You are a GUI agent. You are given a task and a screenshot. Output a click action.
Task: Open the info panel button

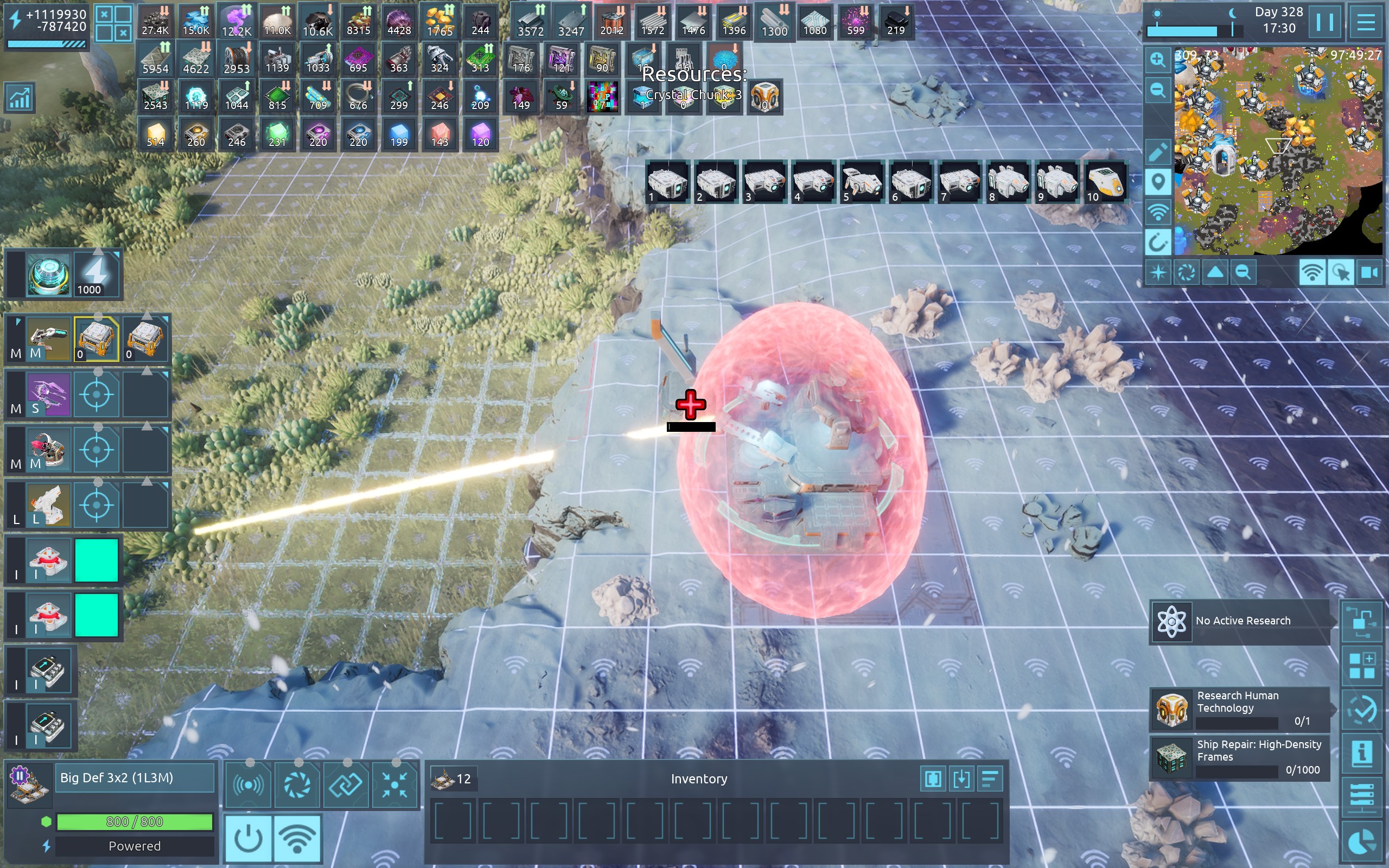point(1361,752)
